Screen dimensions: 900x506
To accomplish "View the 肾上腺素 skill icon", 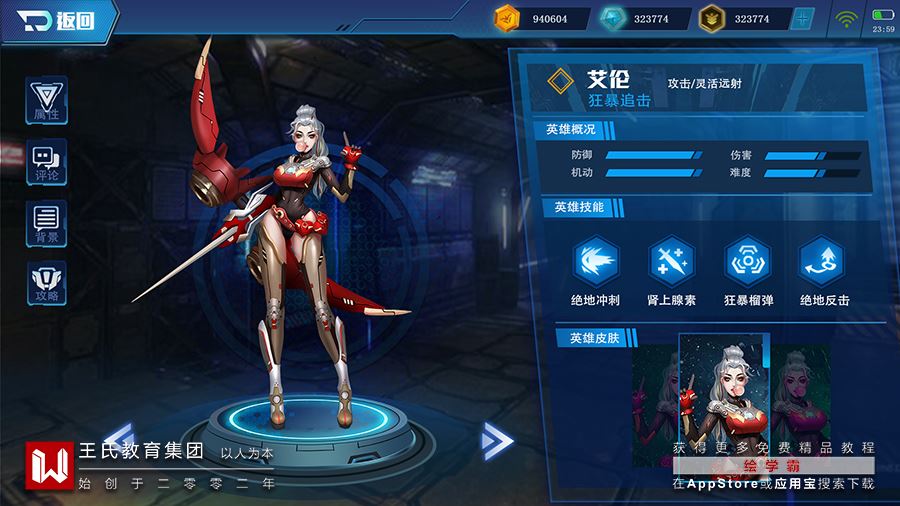I will 671,262.
